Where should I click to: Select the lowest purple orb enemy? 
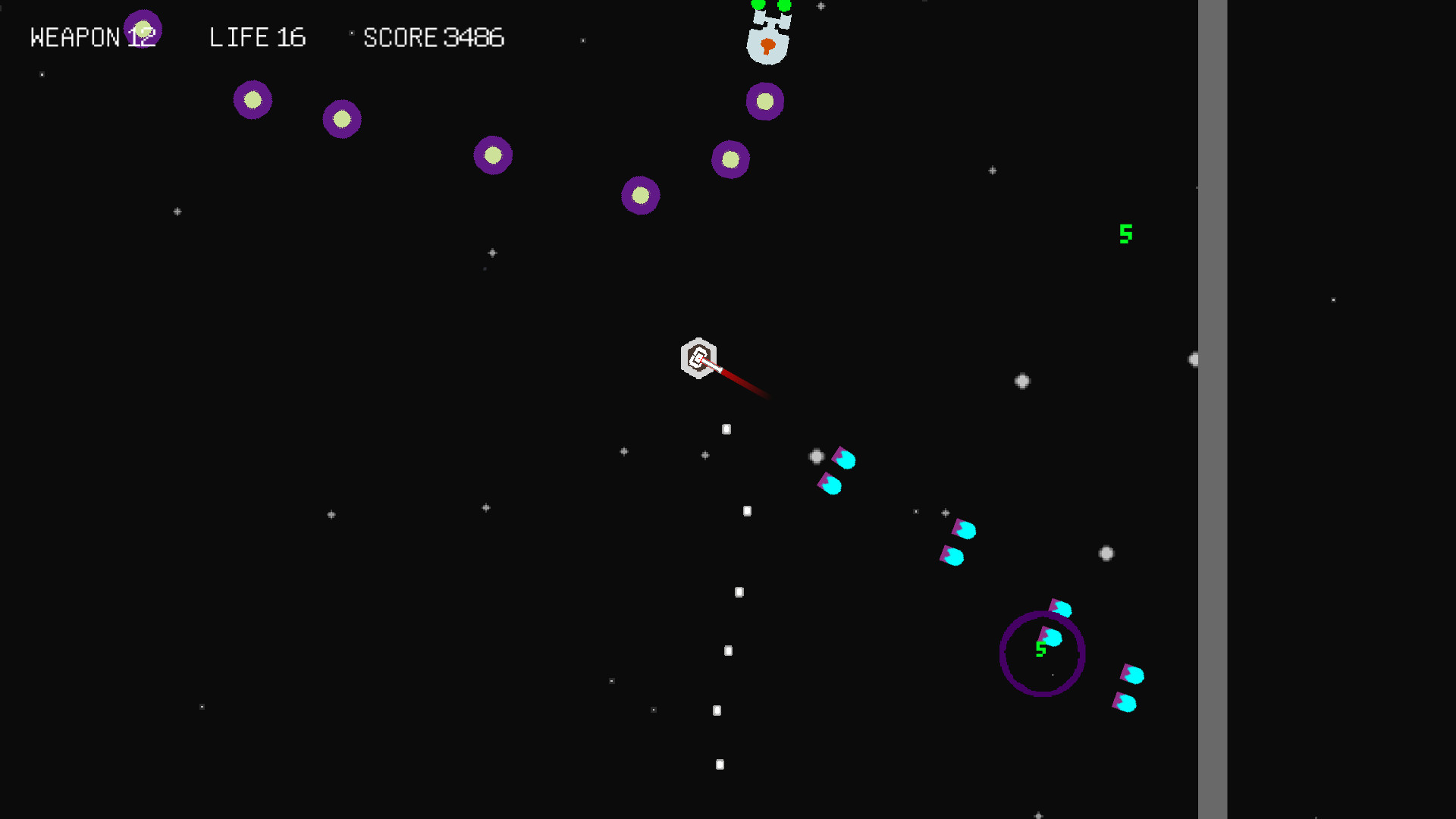point(641,195)
